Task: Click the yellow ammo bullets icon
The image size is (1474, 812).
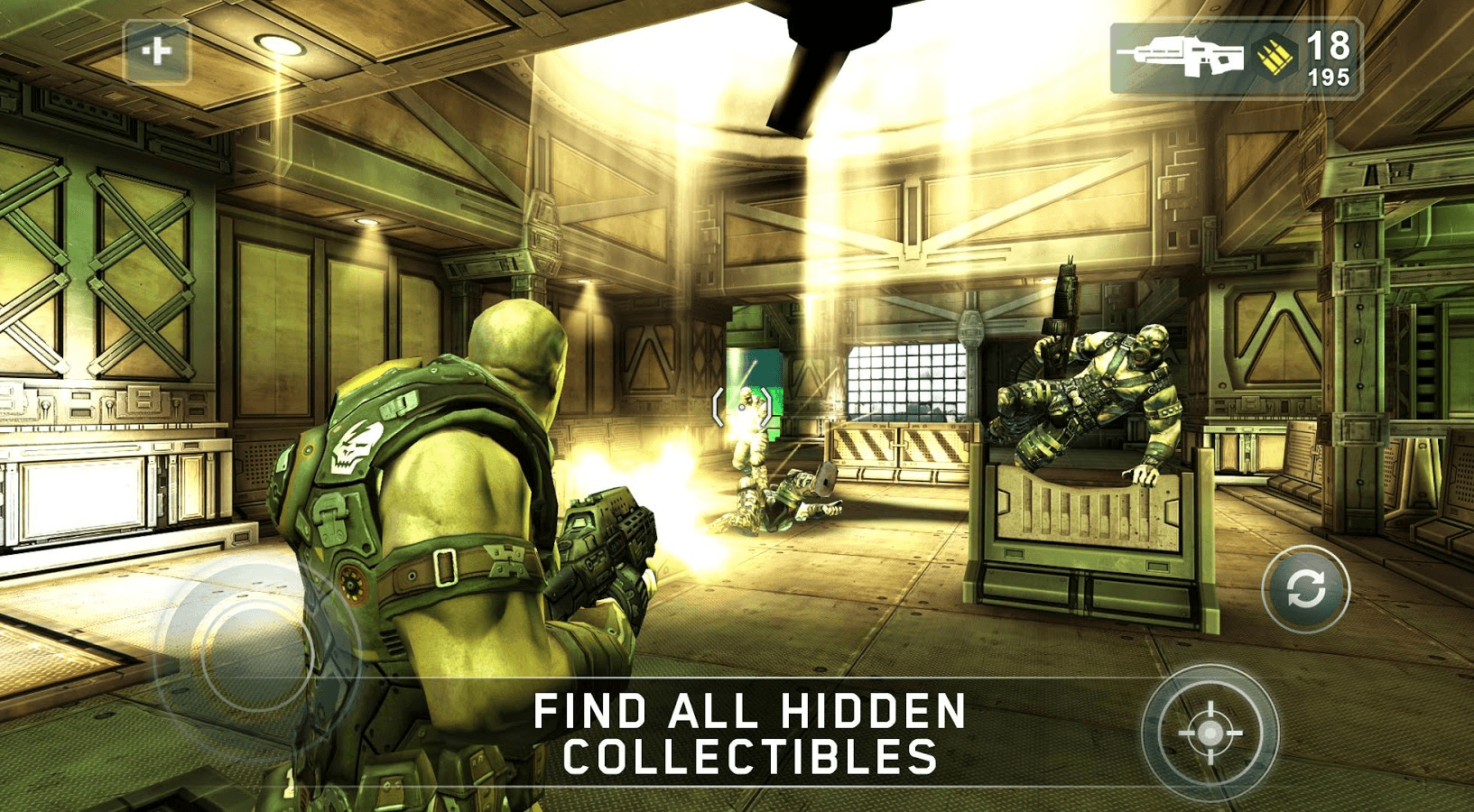Action: tap(1276, 56)
